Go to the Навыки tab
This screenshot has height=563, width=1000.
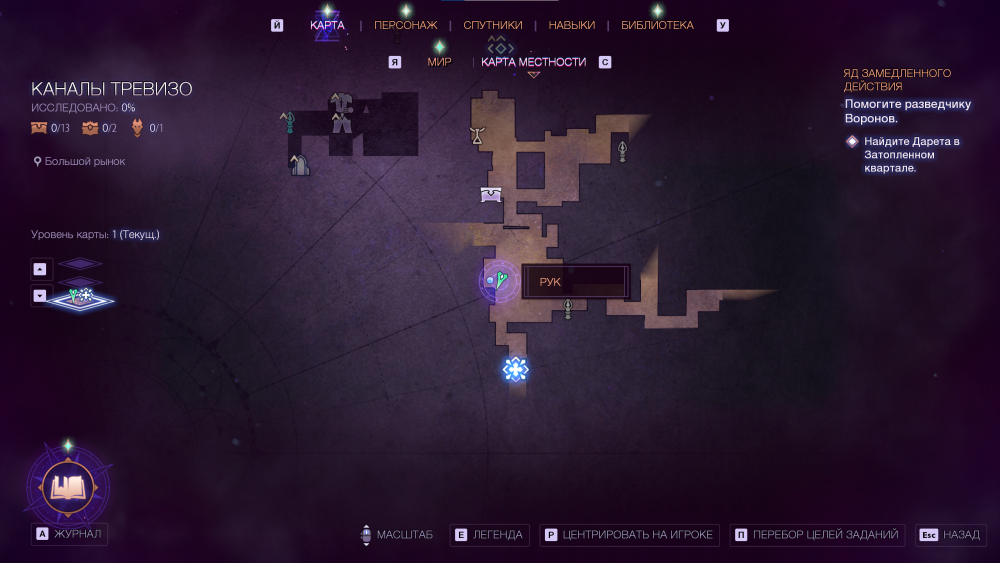pos(572,25)
